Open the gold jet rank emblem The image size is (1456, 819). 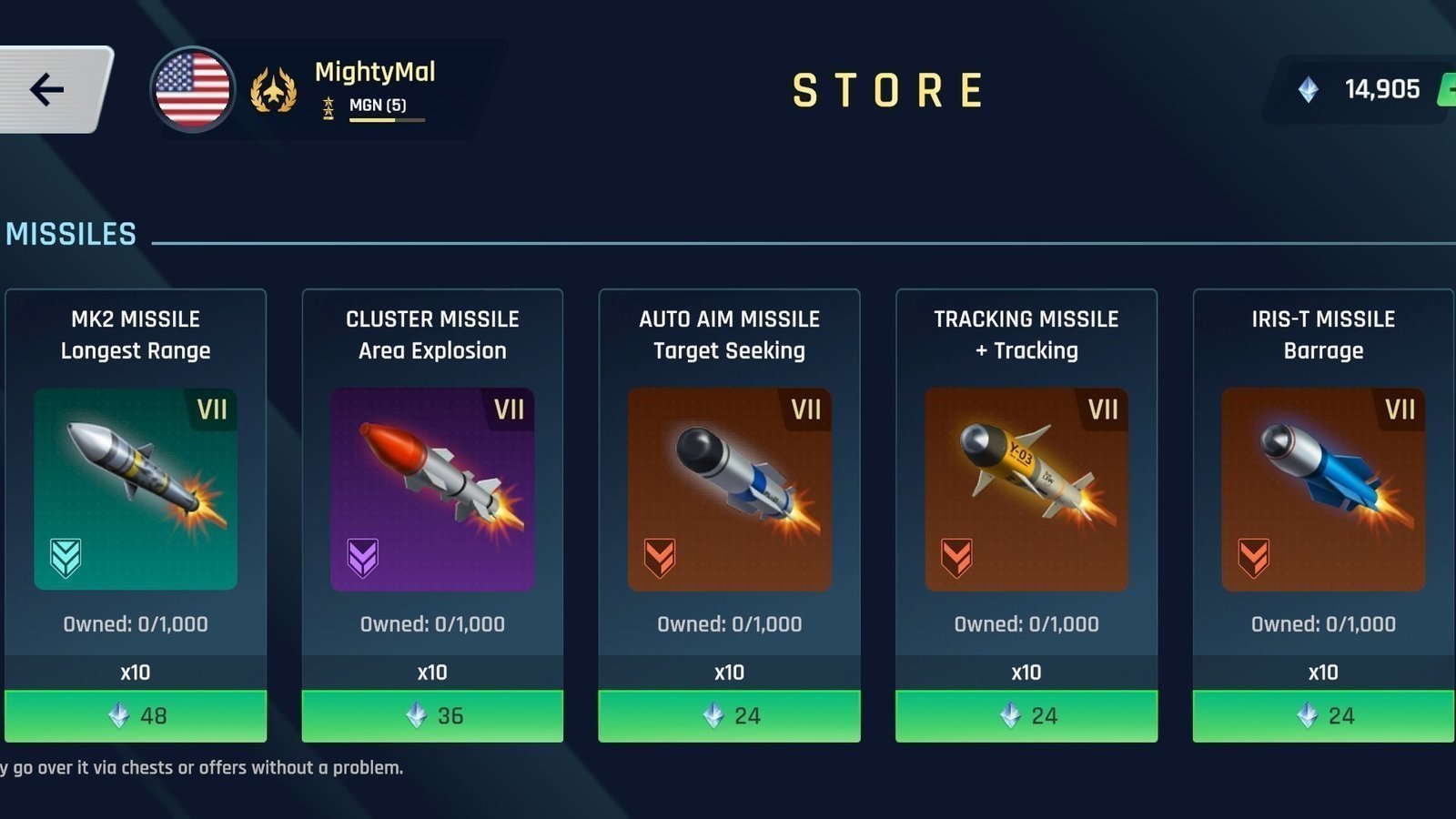pyautogui.click(x=273, y=90)
